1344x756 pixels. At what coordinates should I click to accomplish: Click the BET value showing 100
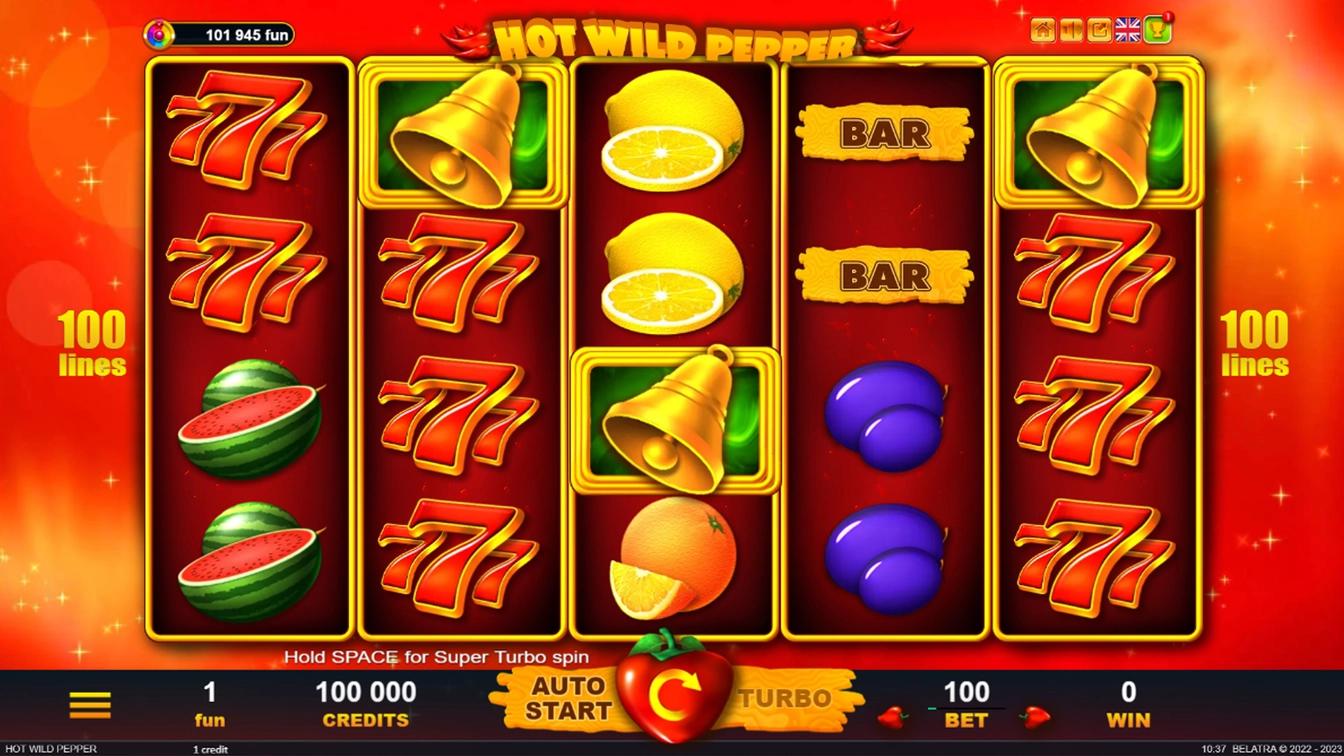pos(964,692)
